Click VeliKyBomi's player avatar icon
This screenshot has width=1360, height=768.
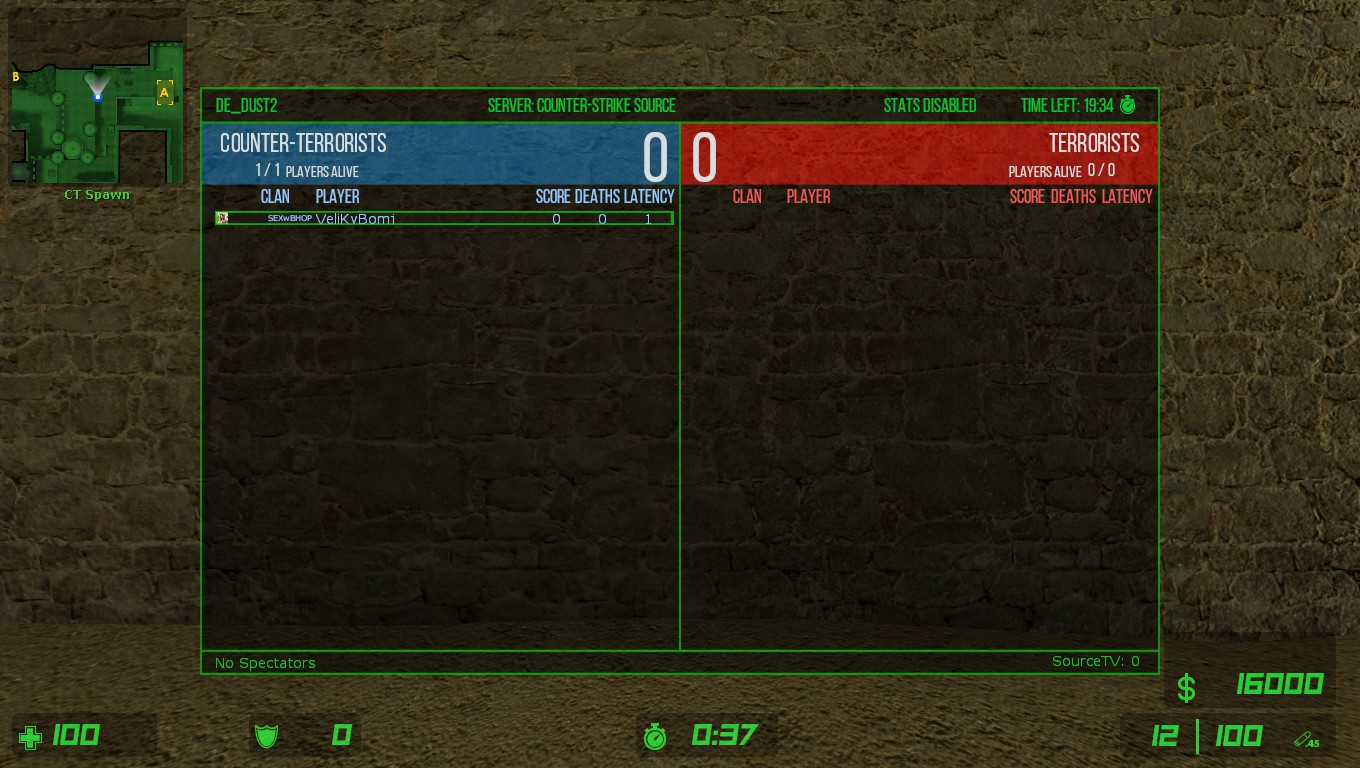[x=222, y=217]
